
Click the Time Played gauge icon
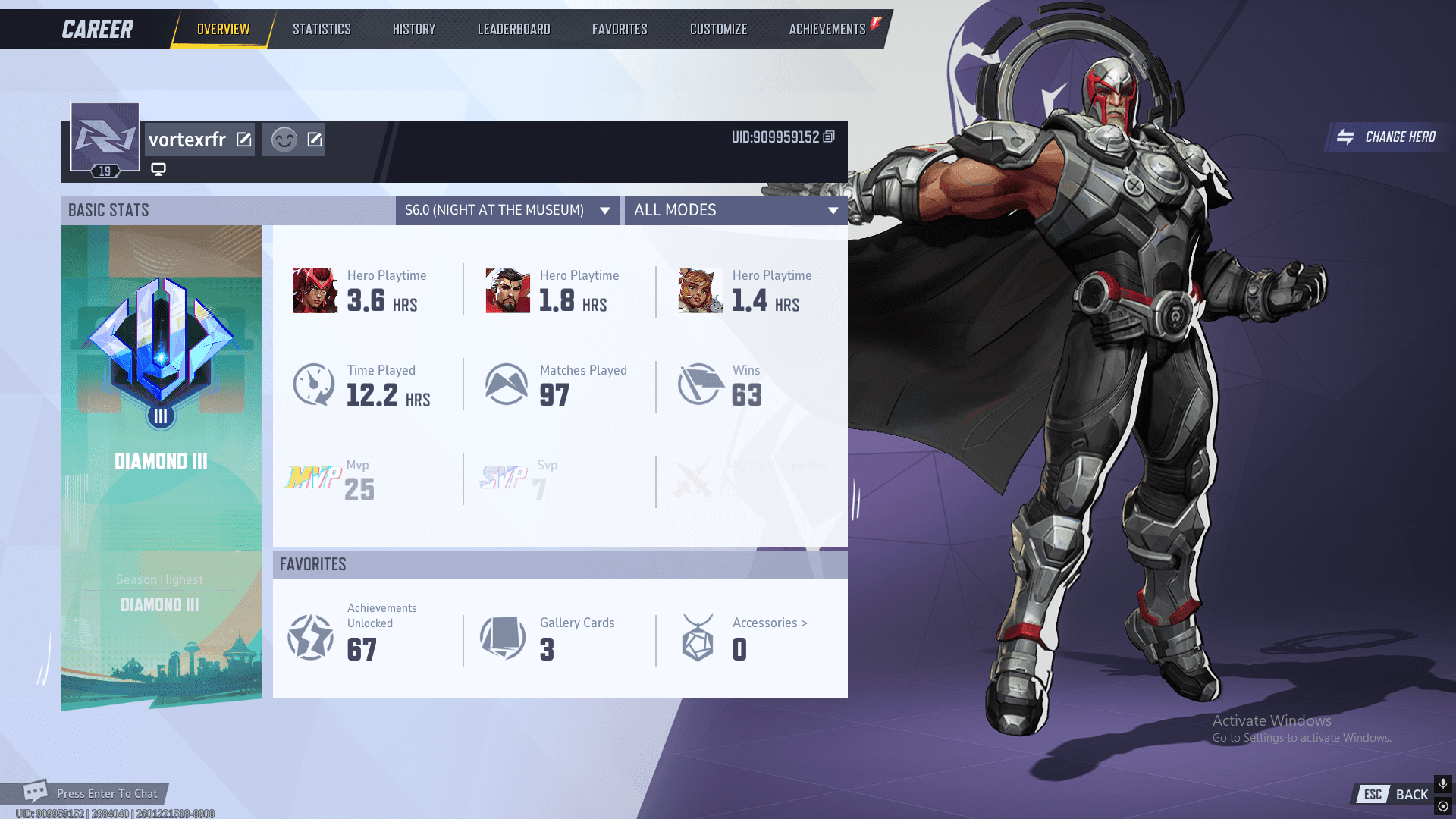pos(313,384)
